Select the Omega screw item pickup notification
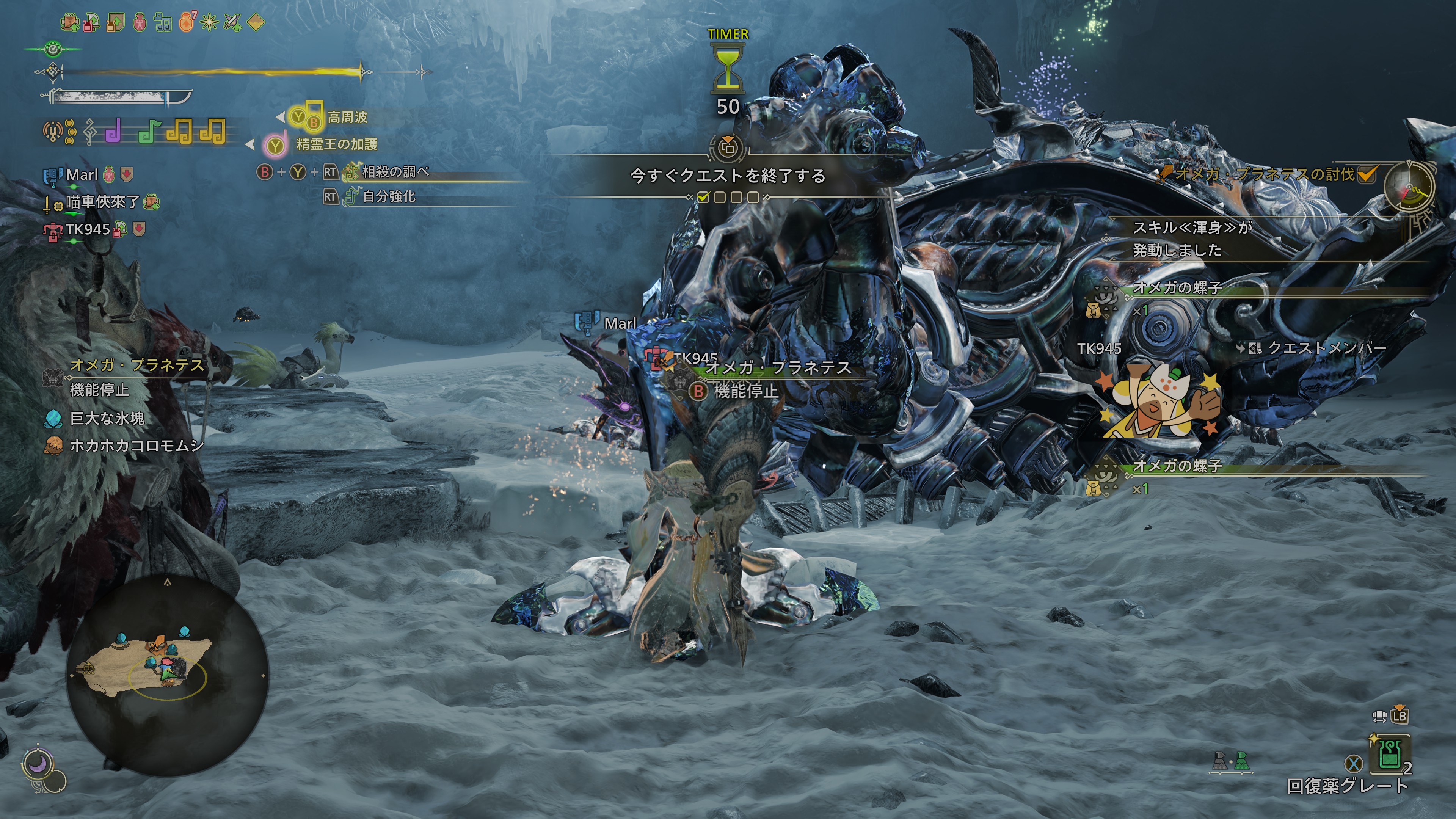1456x819 pixels. [1177, 288]
